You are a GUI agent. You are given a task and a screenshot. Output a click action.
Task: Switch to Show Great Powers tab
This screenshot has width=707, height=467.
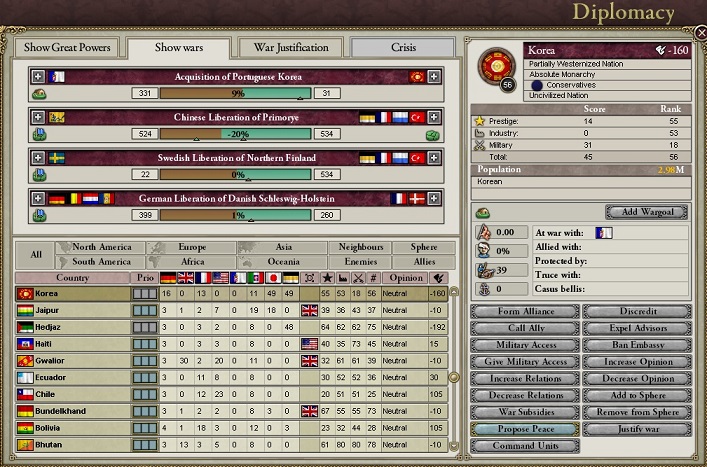pos(67,48)
